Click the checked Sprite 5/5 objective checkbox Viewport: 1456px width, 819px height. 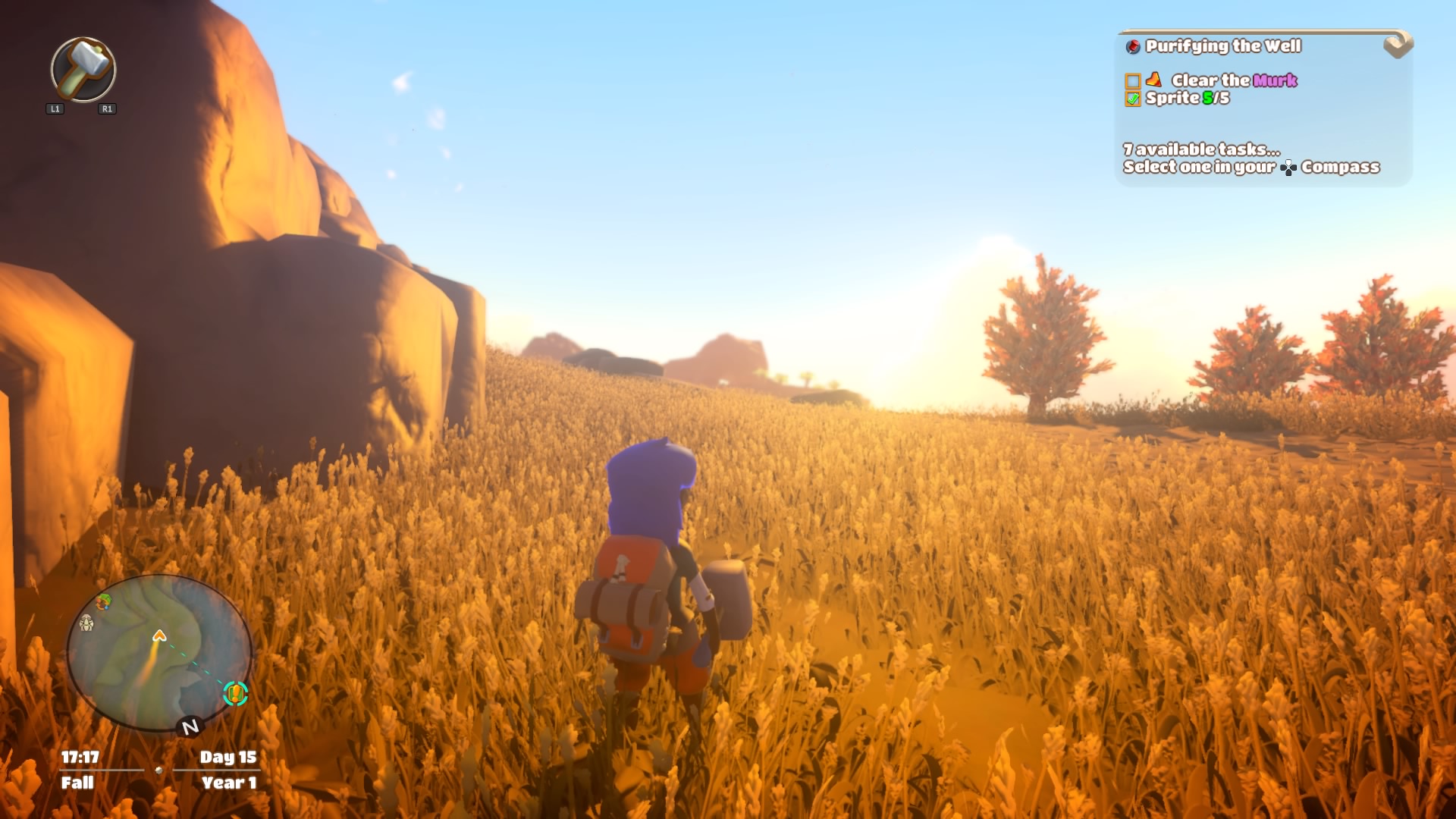(x=1133, y=99)
